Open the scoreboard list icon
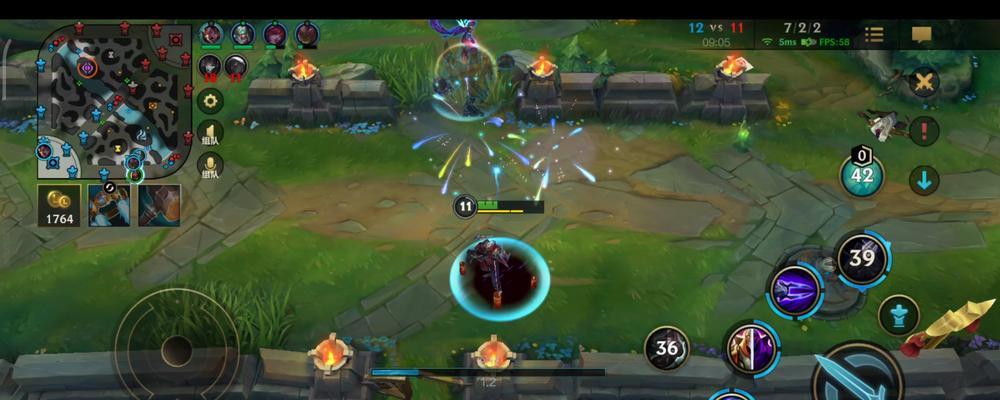Viewport: 1000px width, 400px height. coord(874,35)
